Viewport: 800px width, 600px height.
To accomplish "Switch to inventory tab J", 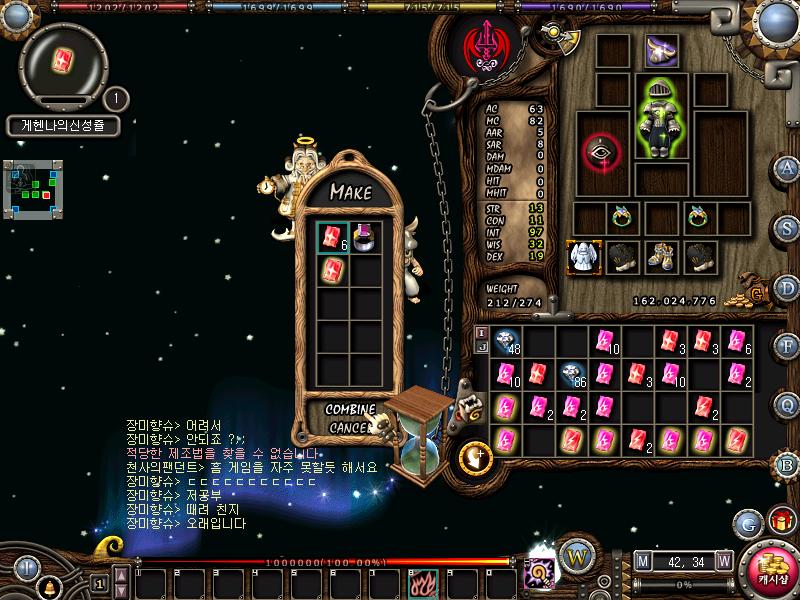I will [481, 346].
